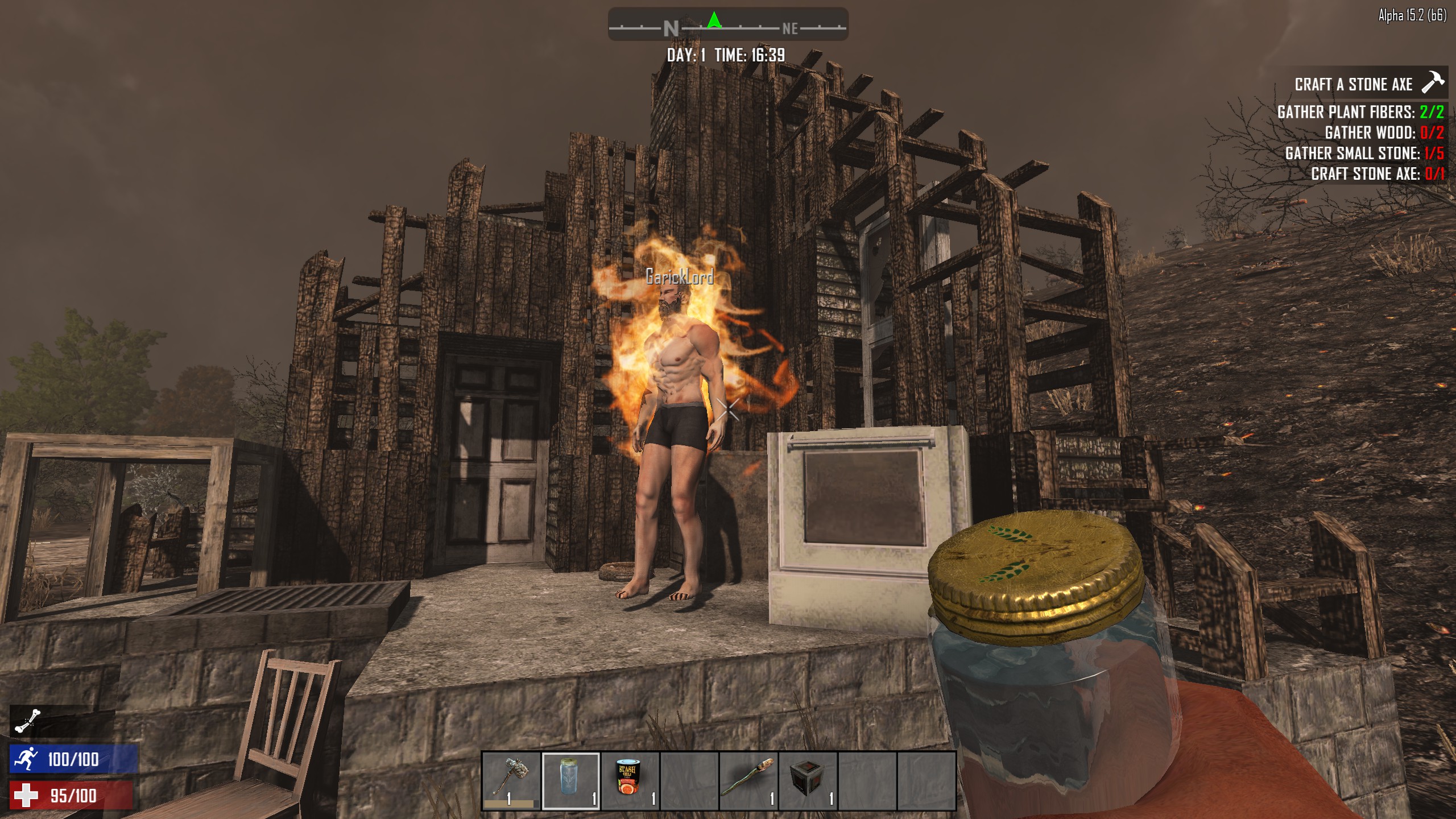Click the broken bone status icon
The width and height of the screenshot is (1456, 819).
pos(28,721)
